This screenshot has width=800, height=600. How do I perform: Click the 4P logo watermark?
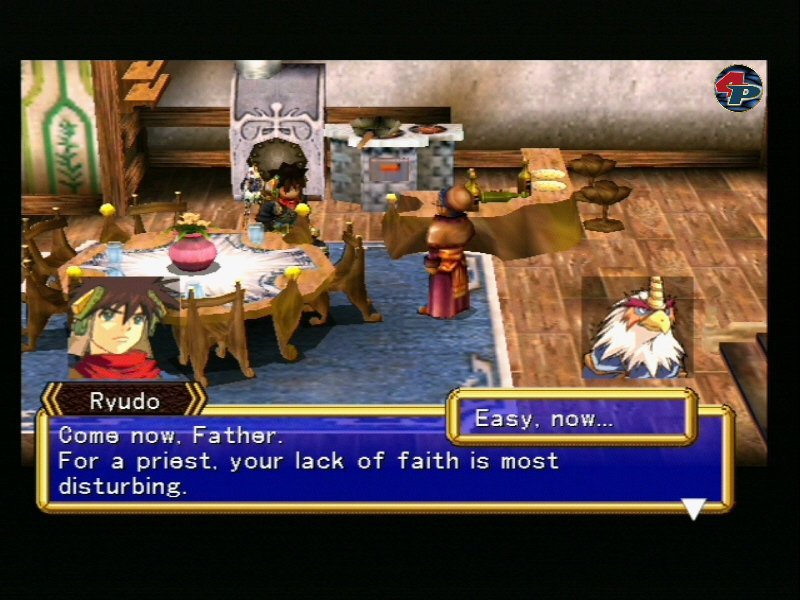click(738, 88)
